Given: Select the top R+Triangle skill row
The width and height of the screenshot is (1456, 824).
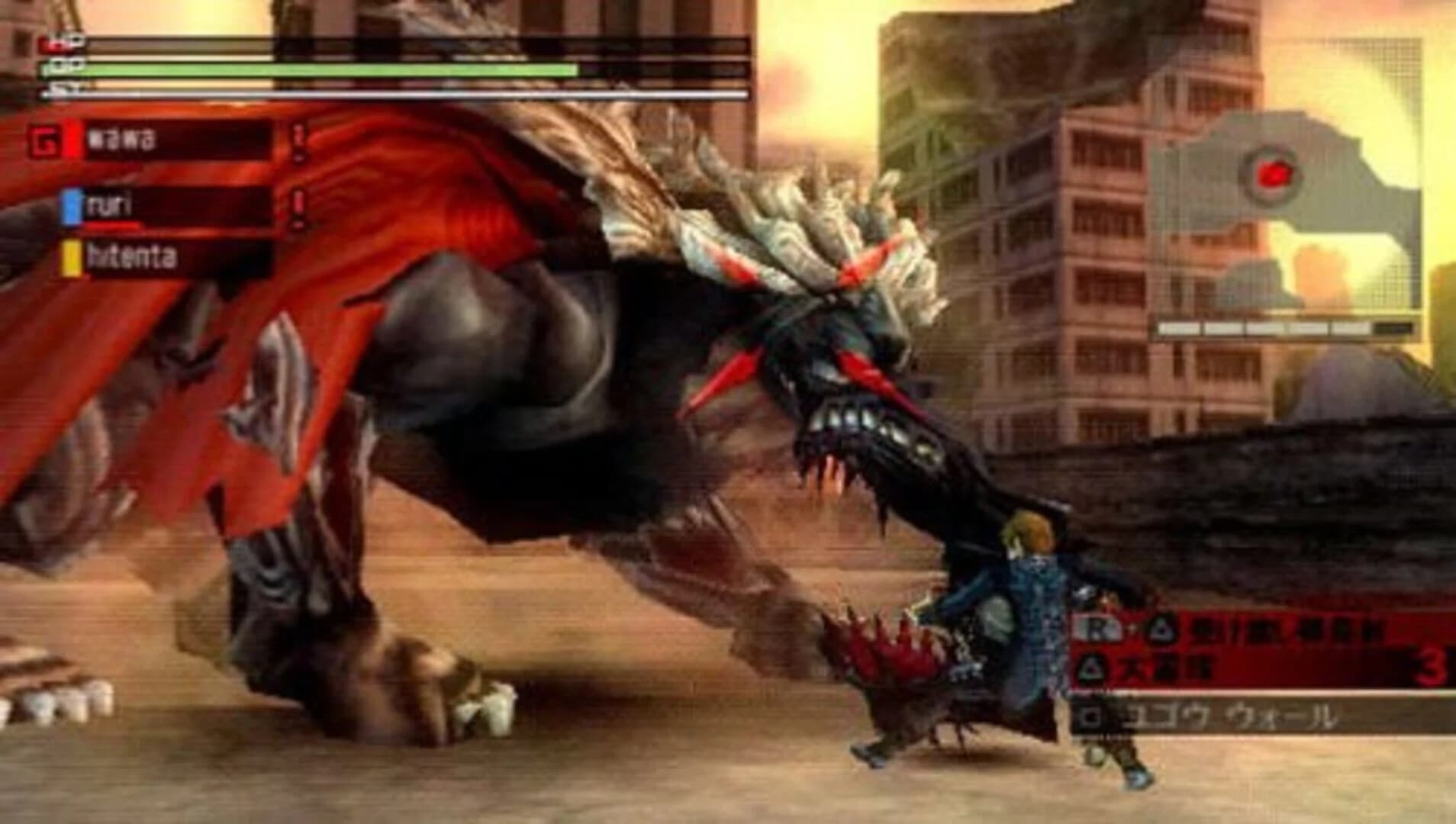Looking at the screenshot, I should click(1221, 630).
